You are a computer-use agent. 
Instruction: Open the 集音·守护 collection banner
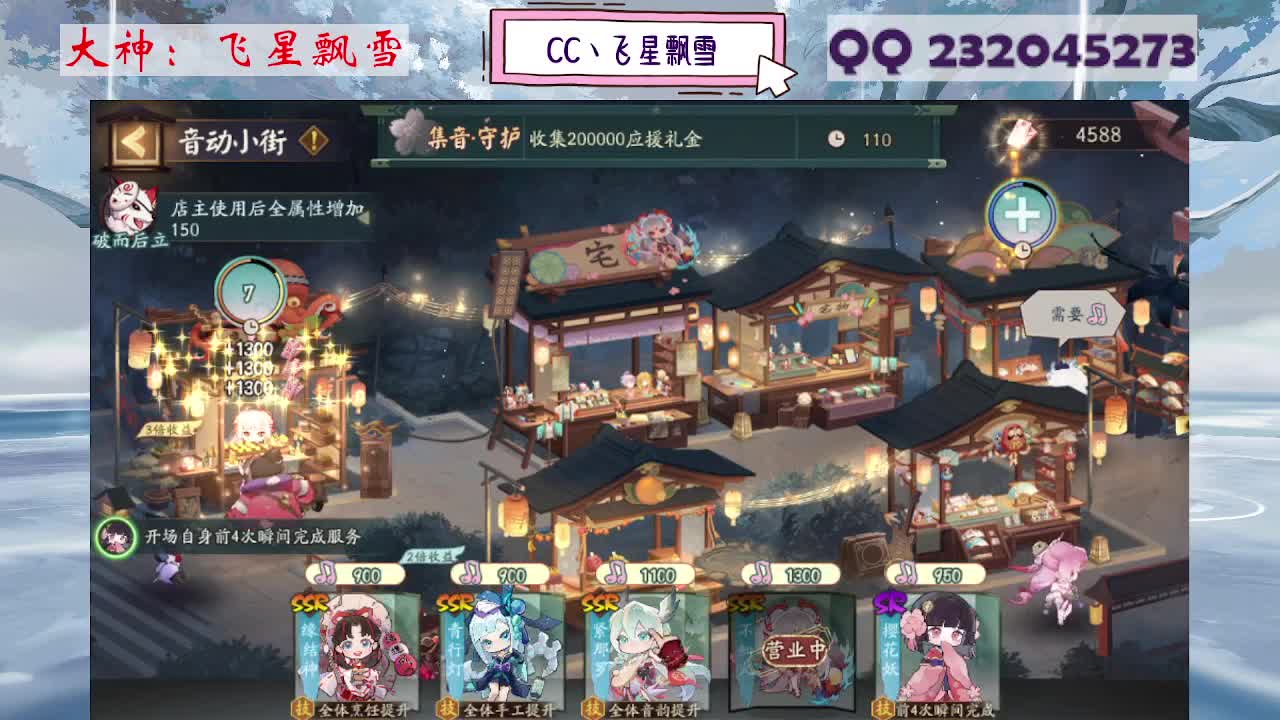(x=560, y=137)
